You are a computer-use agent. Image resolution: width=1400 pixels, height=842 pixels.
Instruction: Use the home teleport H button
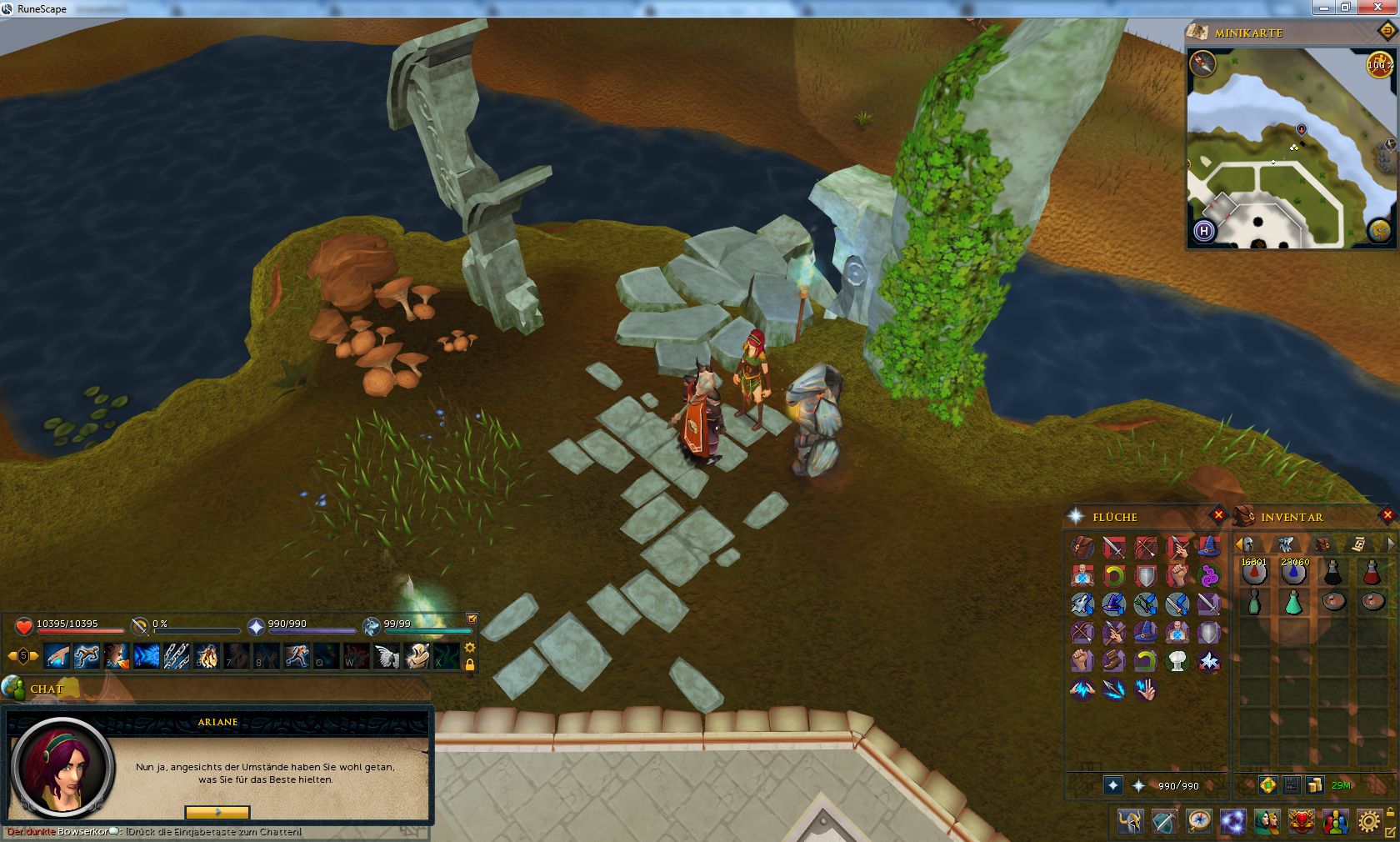pyautogui.click(x=1203, y=231)
